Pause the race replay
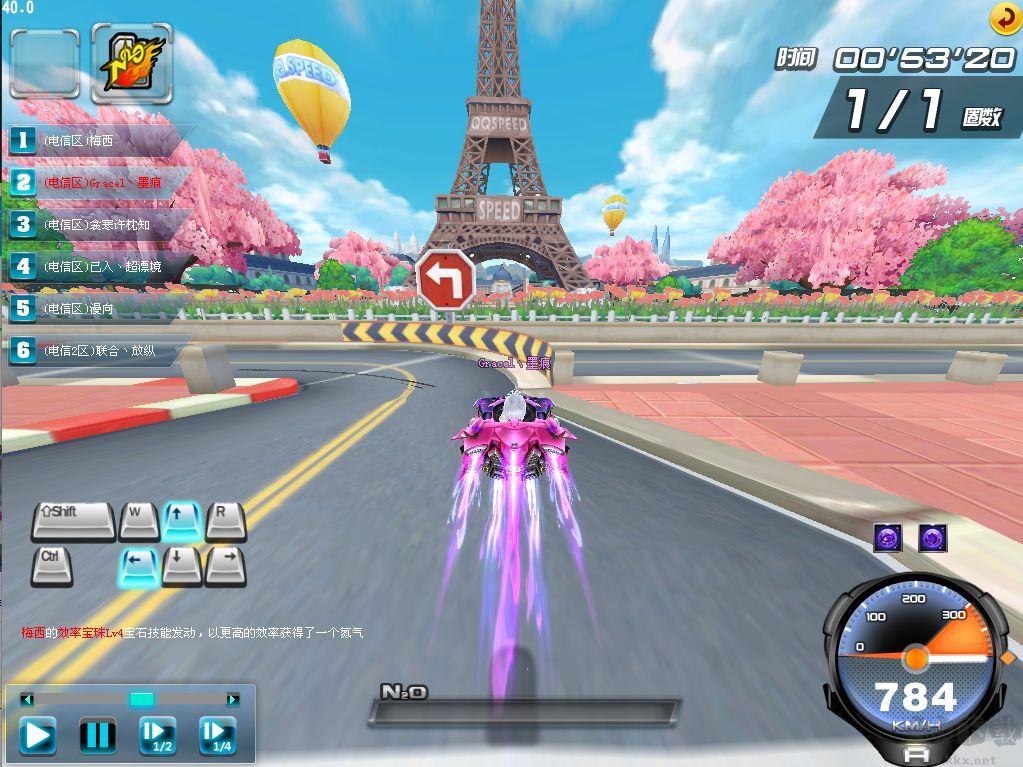Image resolution: width=1023 pixels, height=767 pixels. [97, 736]
